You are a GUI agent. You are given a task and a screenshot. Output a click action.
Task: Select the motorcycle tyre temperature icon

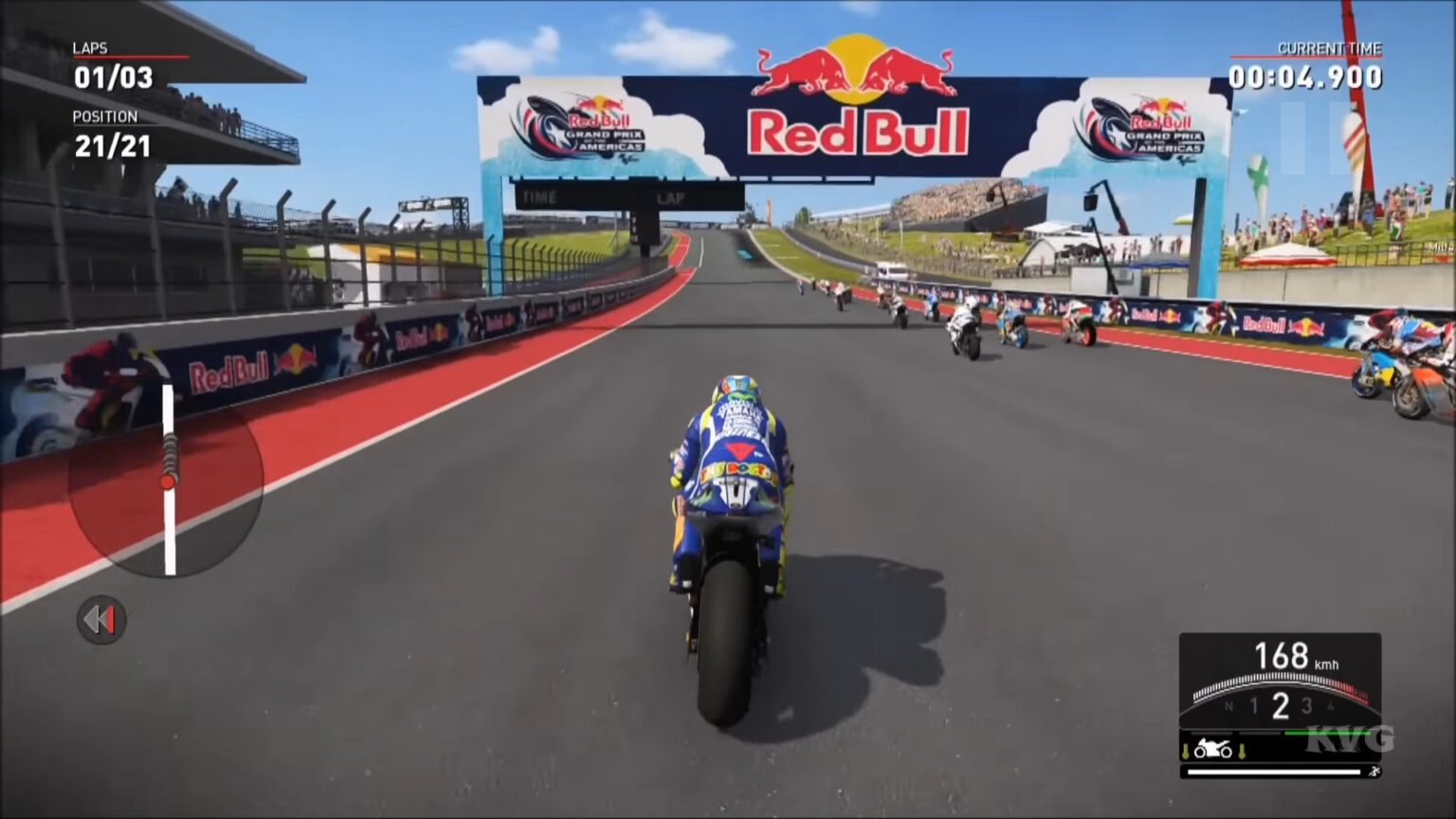pyautogui.click(x=1213, y=749)
